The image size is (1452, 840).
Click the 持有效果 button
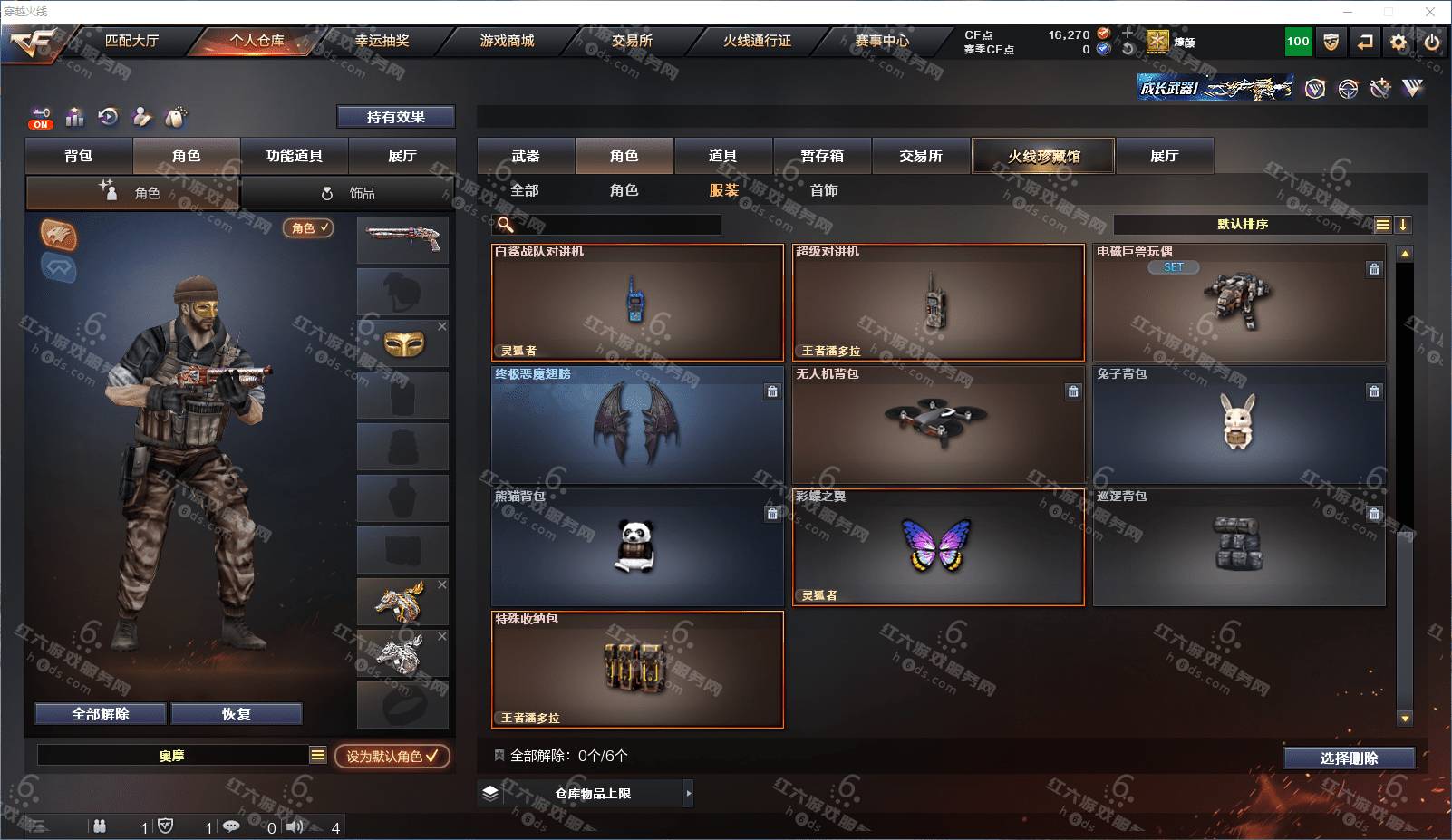point(395,117)
